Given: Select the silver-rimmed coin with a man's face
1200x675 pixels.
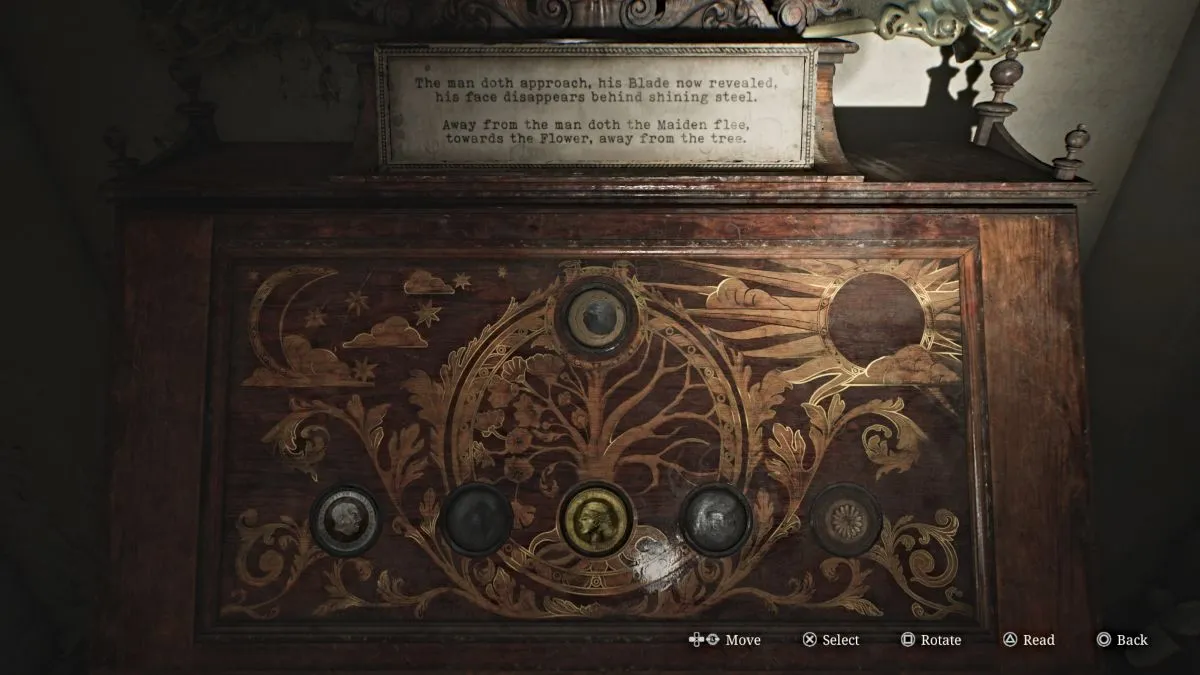Looking at the screenshot, I should click(346, 519).
